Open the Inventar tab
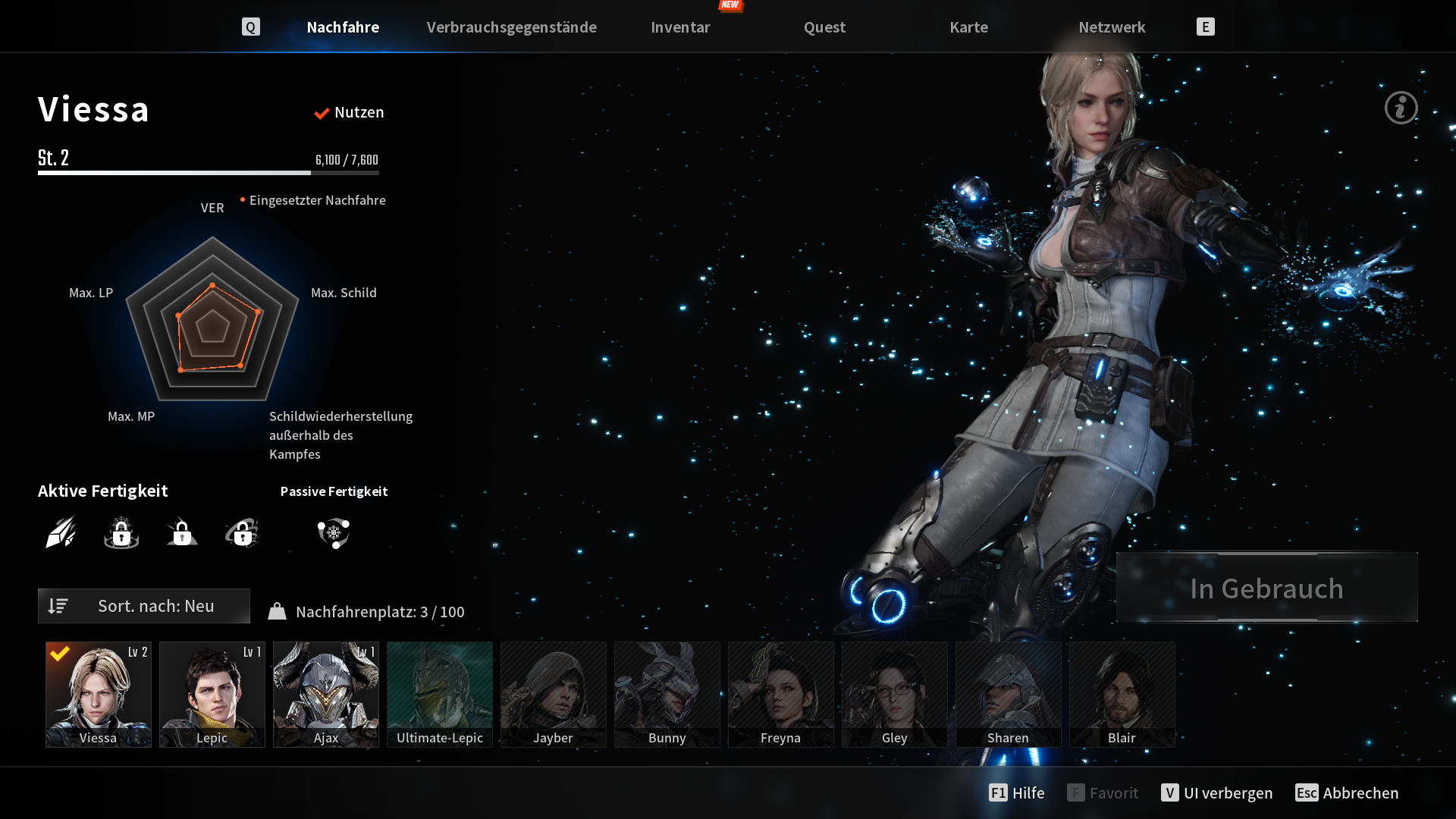 [x=680, y=27]
